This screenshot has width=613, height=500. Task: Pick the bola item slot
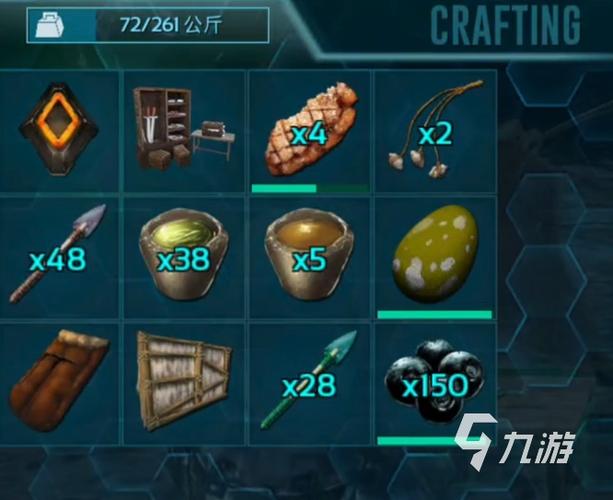coord(434,132)
